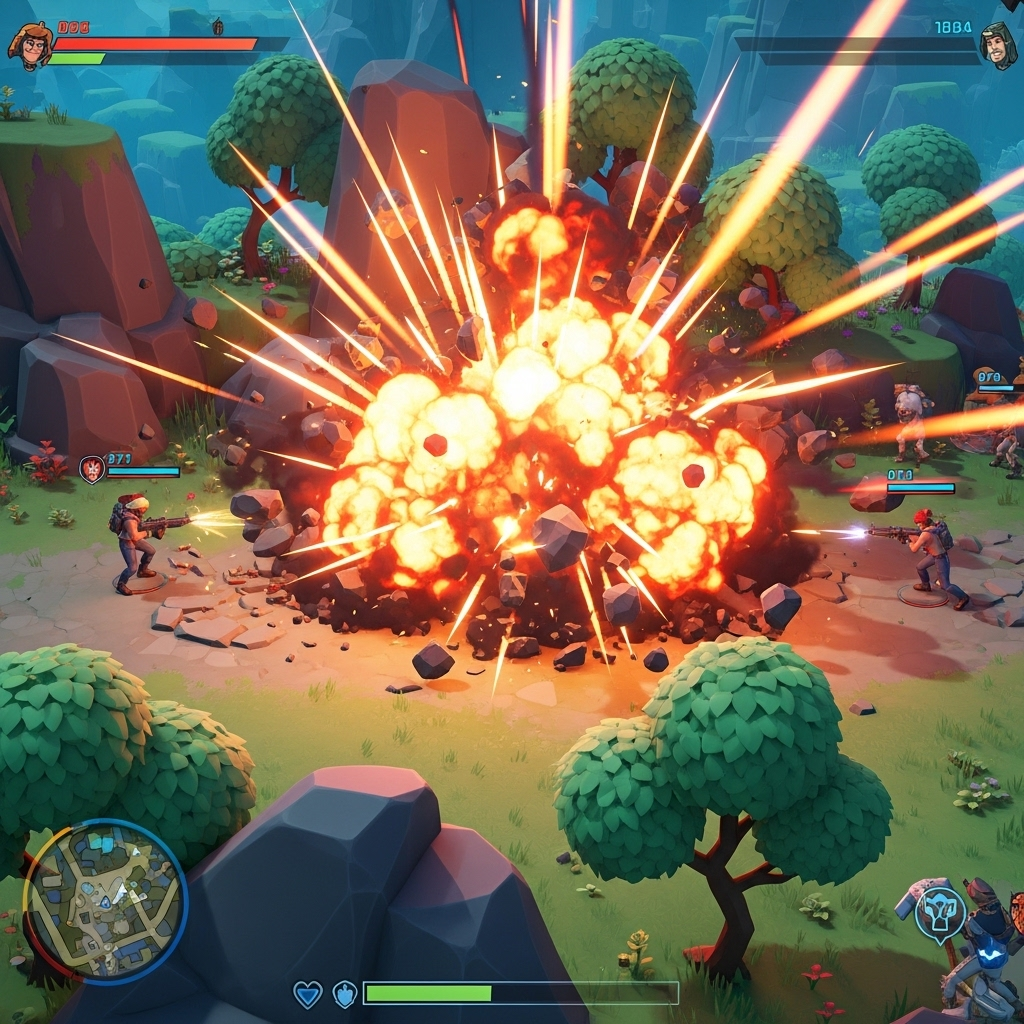Open the circular minimap

click(104, 901)
